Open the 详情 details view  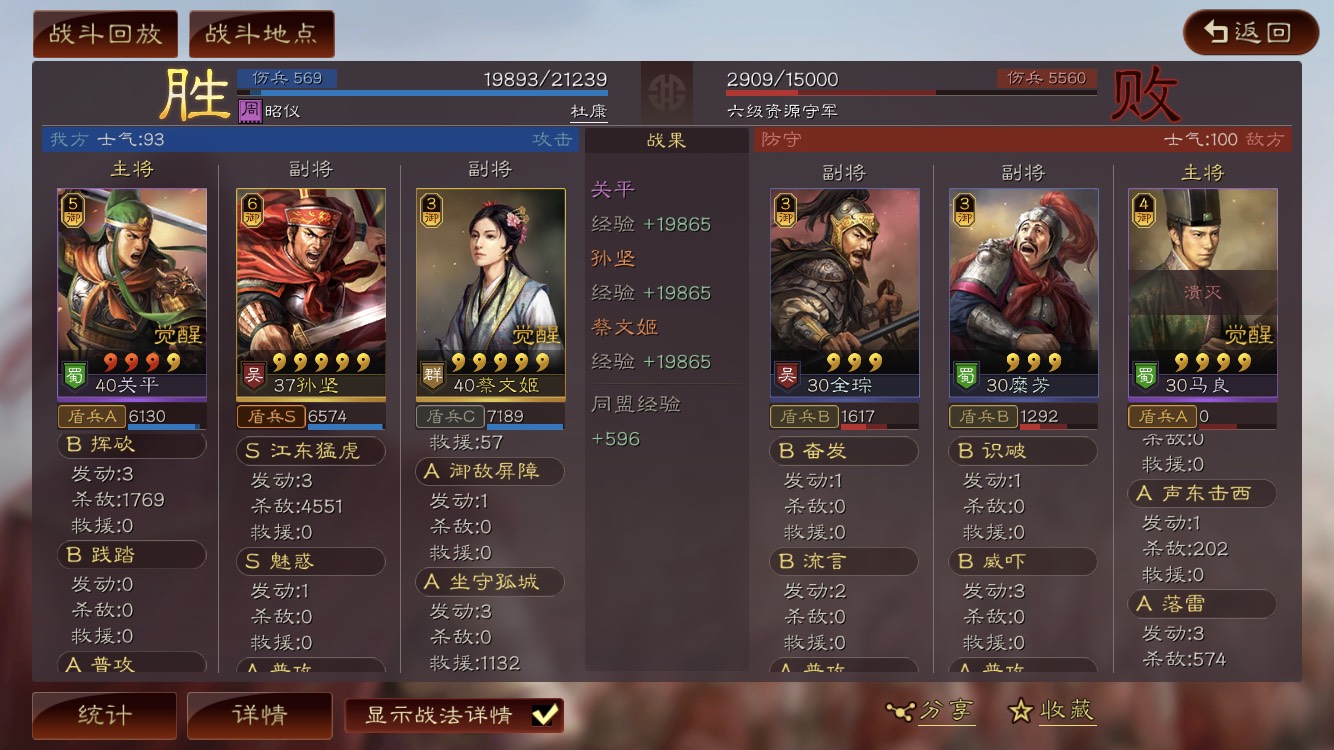coord(259,715)
